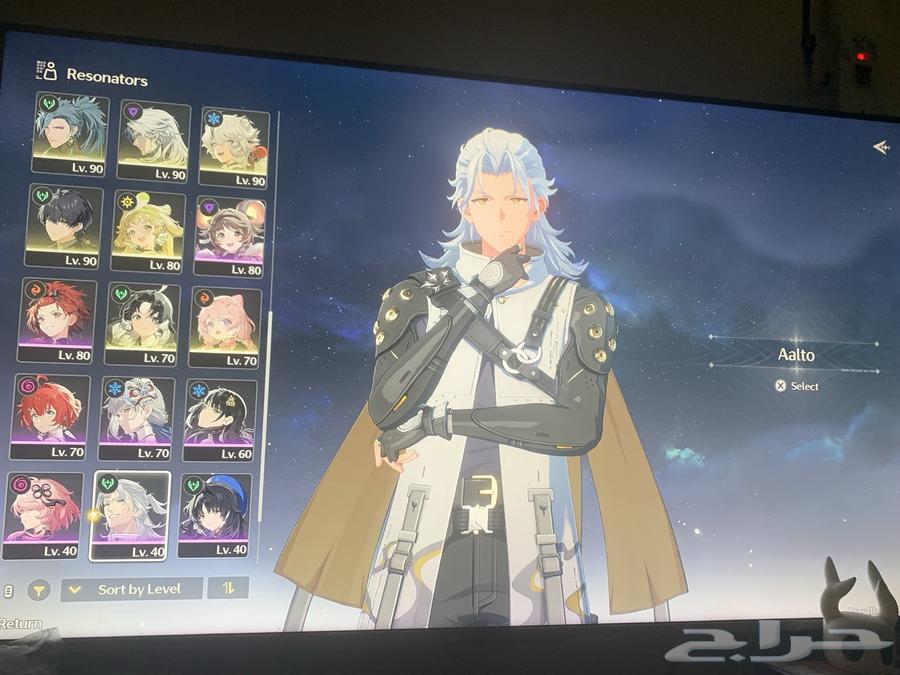Select the teal-haired Lv. 90 resonator

click(71, 133)
